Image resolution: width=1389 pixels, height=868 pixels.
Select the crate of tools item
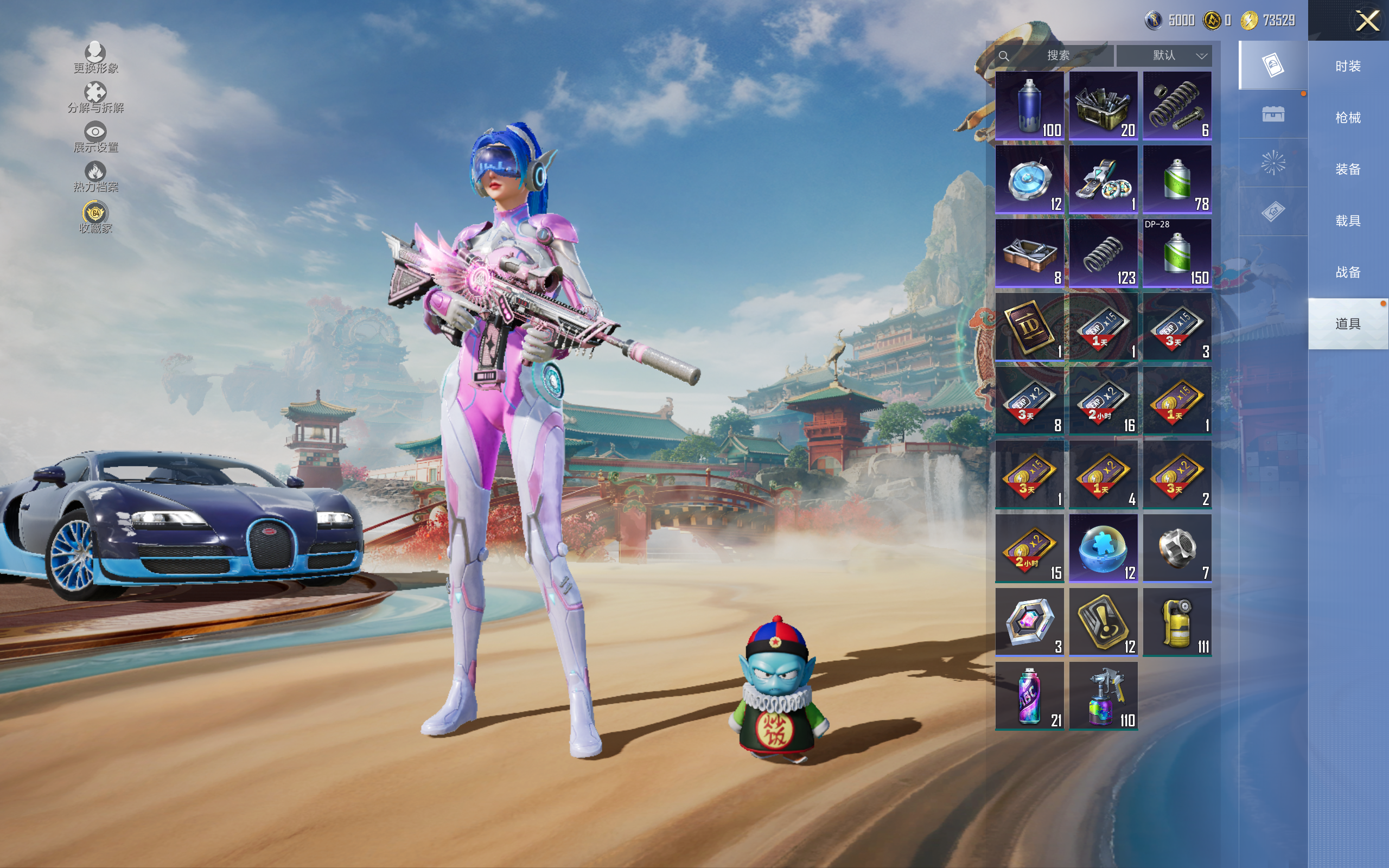coord(1103,106)
